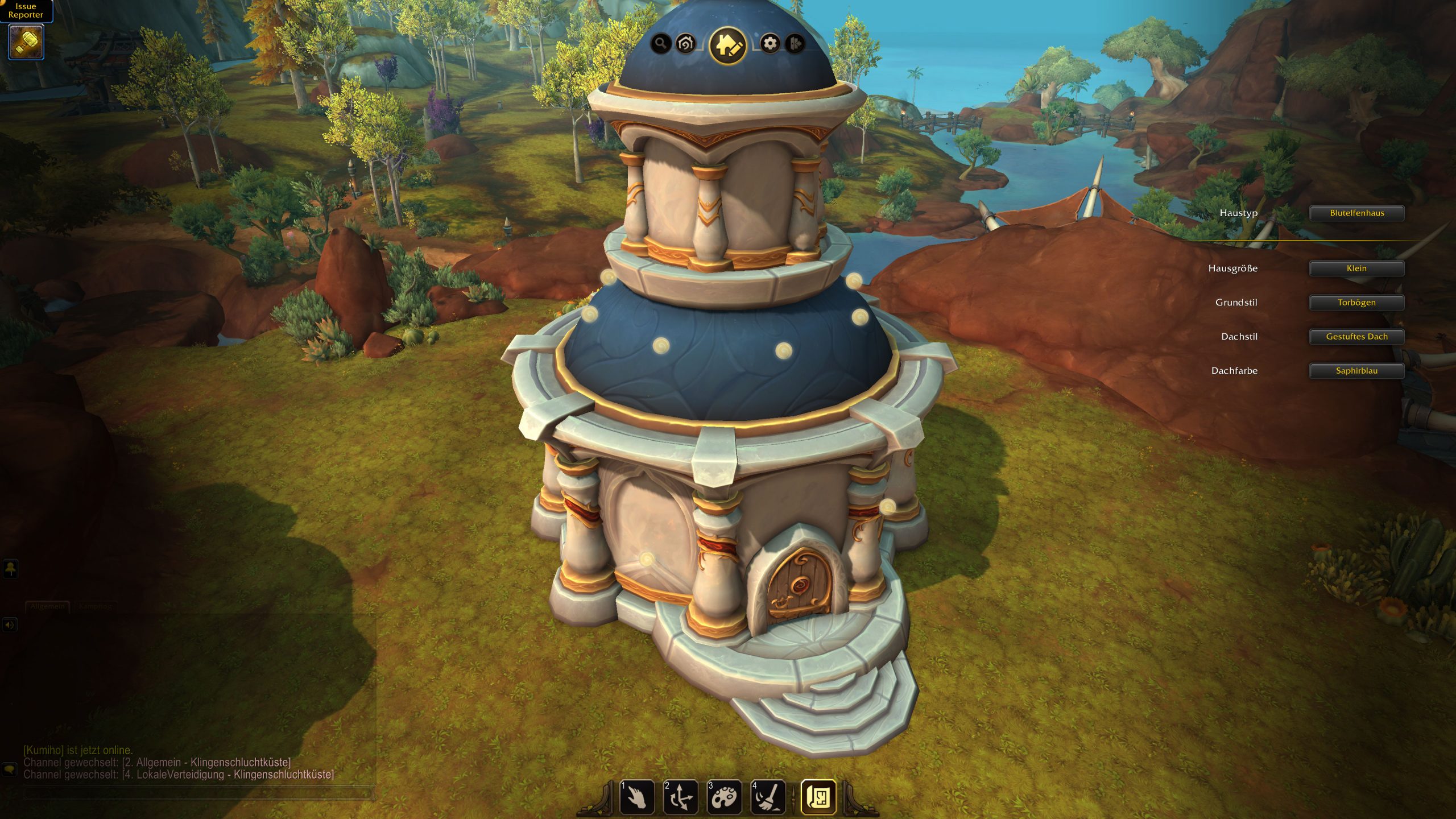
Task: Leave the editor with the door icon
Action: point(795,43)
